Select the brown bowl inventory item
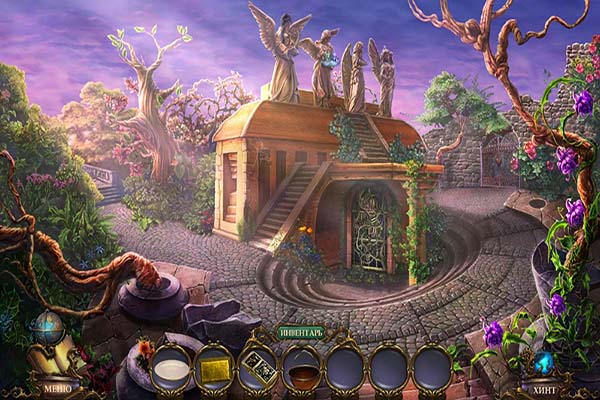Image resolution: width=600 pixels, height=400 pixels. coord(301,369)
